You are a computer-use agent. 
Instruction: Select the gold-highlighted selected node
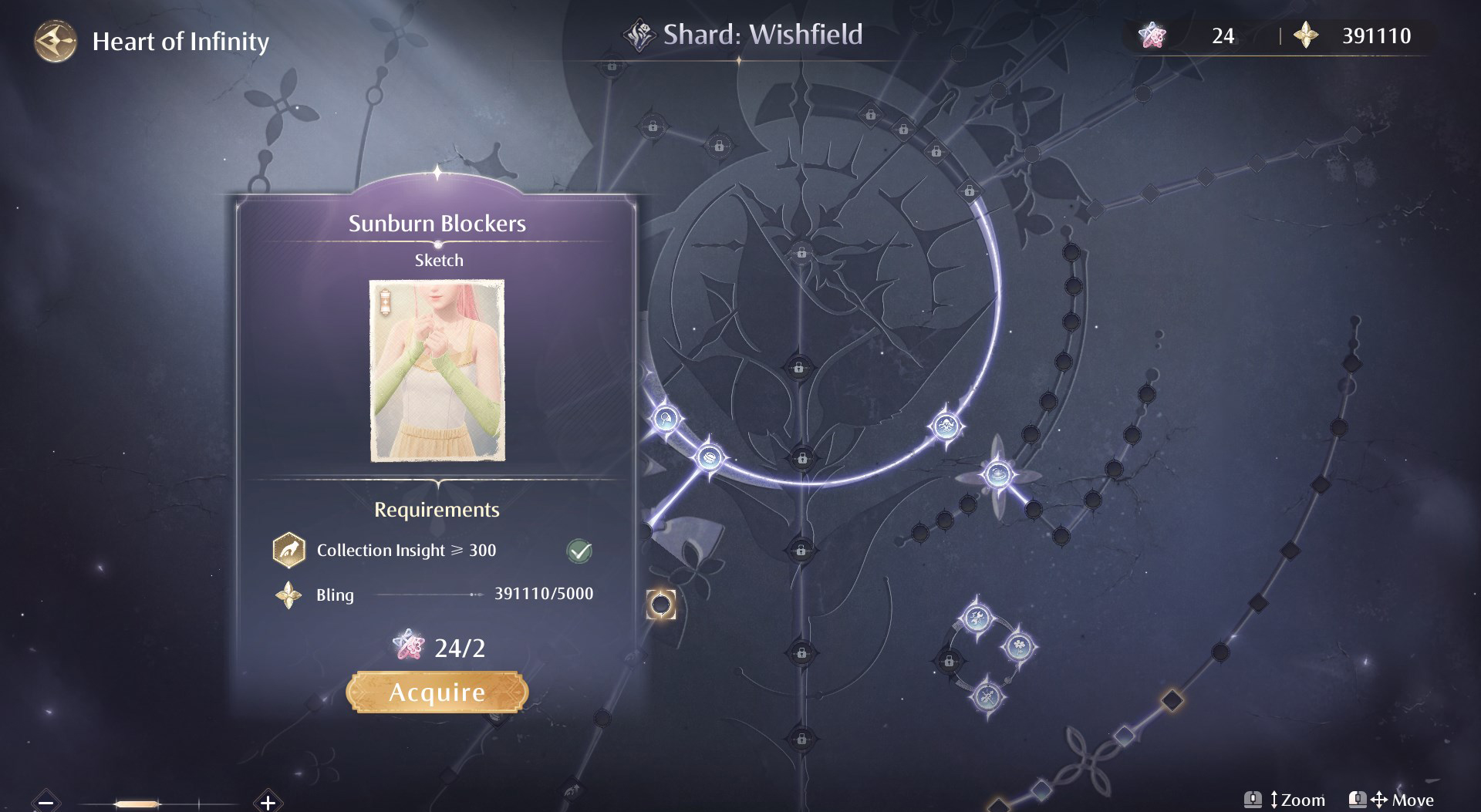(x=661, y=605)
